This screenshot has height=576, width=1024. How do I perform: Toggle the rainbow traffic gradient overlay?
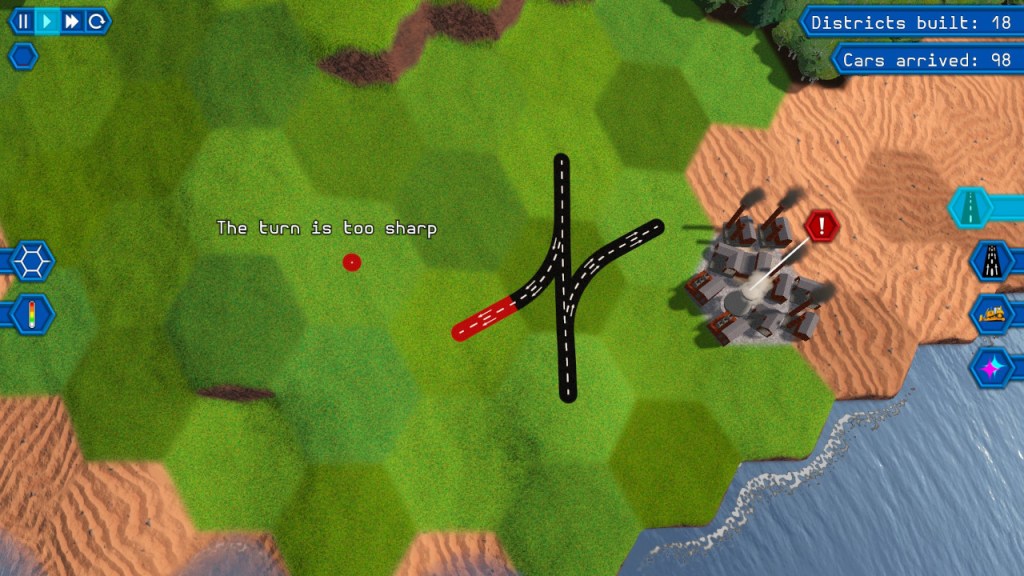click(x=32, y=313)
